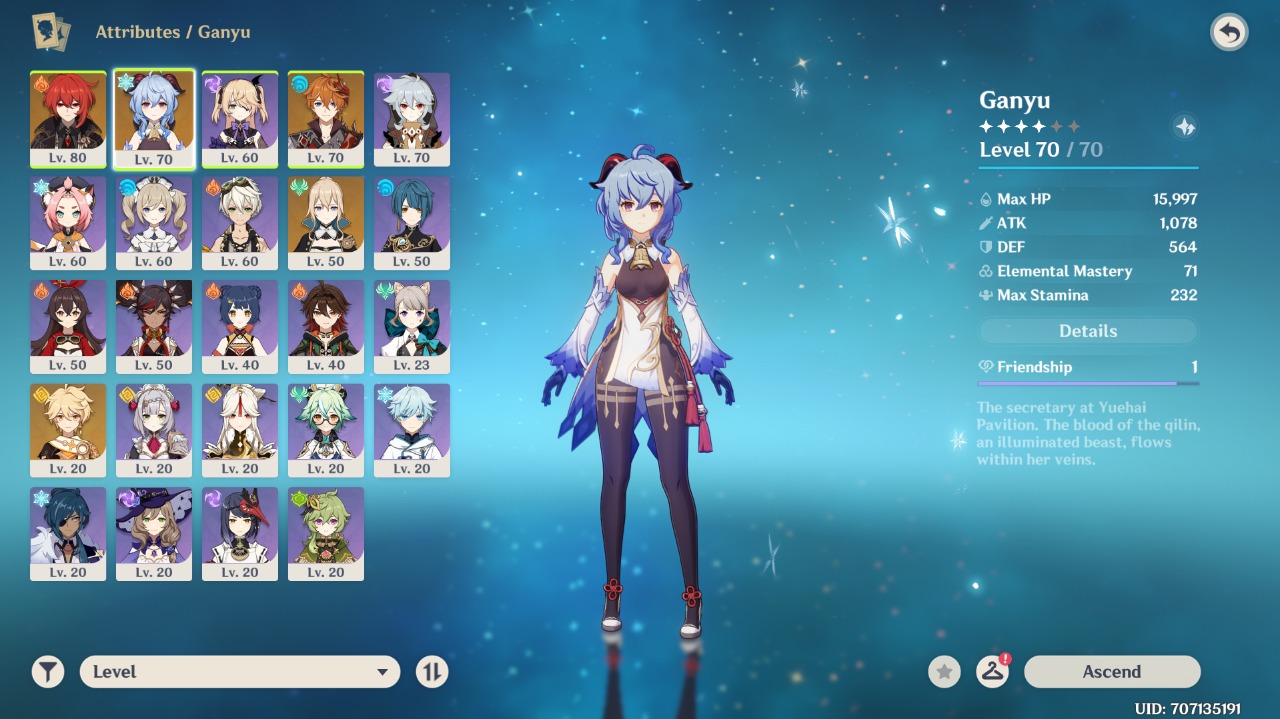Open the outfit hanger icon
The image size is (1280, 719).
[x=992, y=672]
